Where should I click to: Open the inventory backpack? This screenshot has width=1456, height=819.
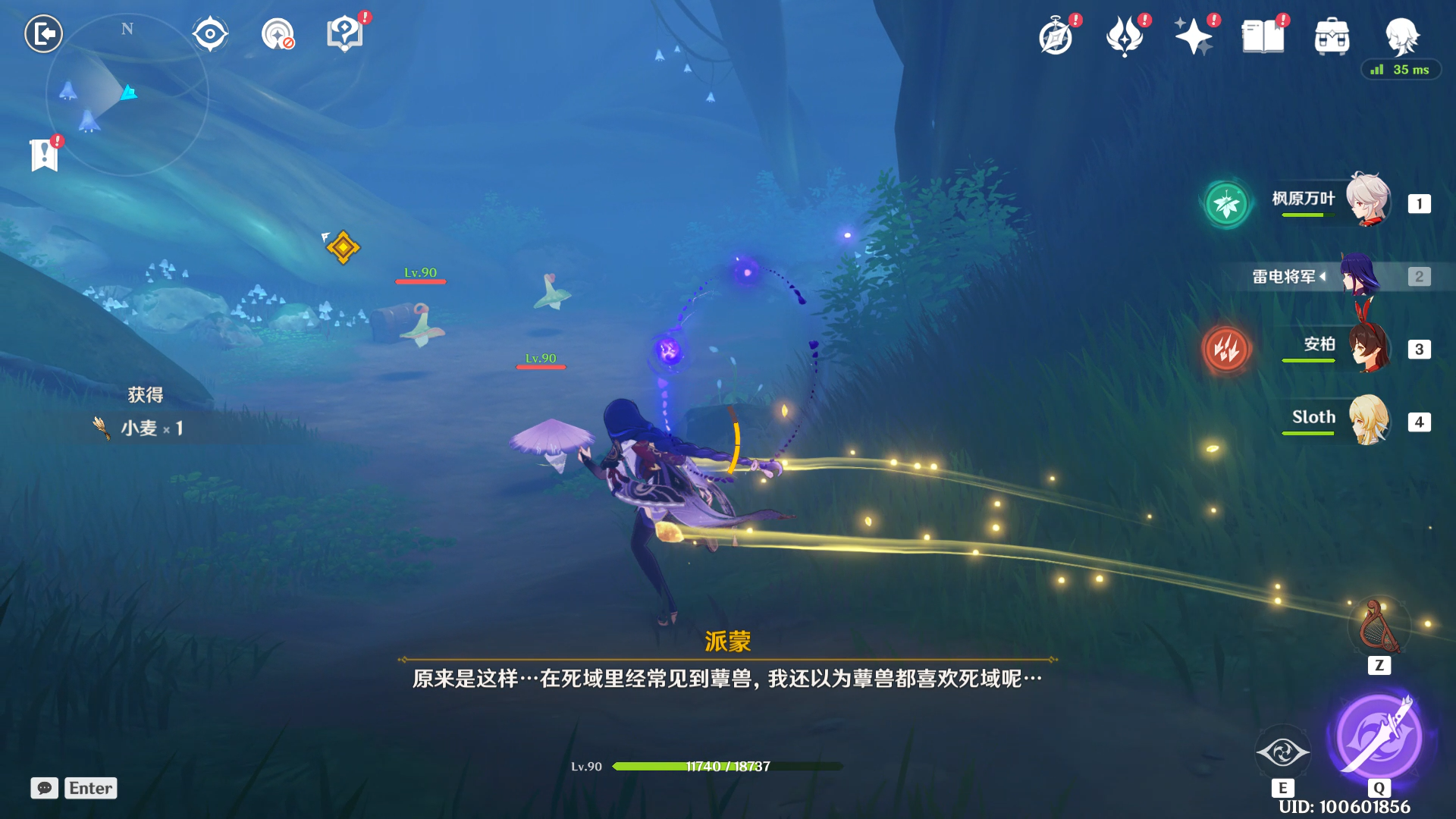(x=1332, y=36)
